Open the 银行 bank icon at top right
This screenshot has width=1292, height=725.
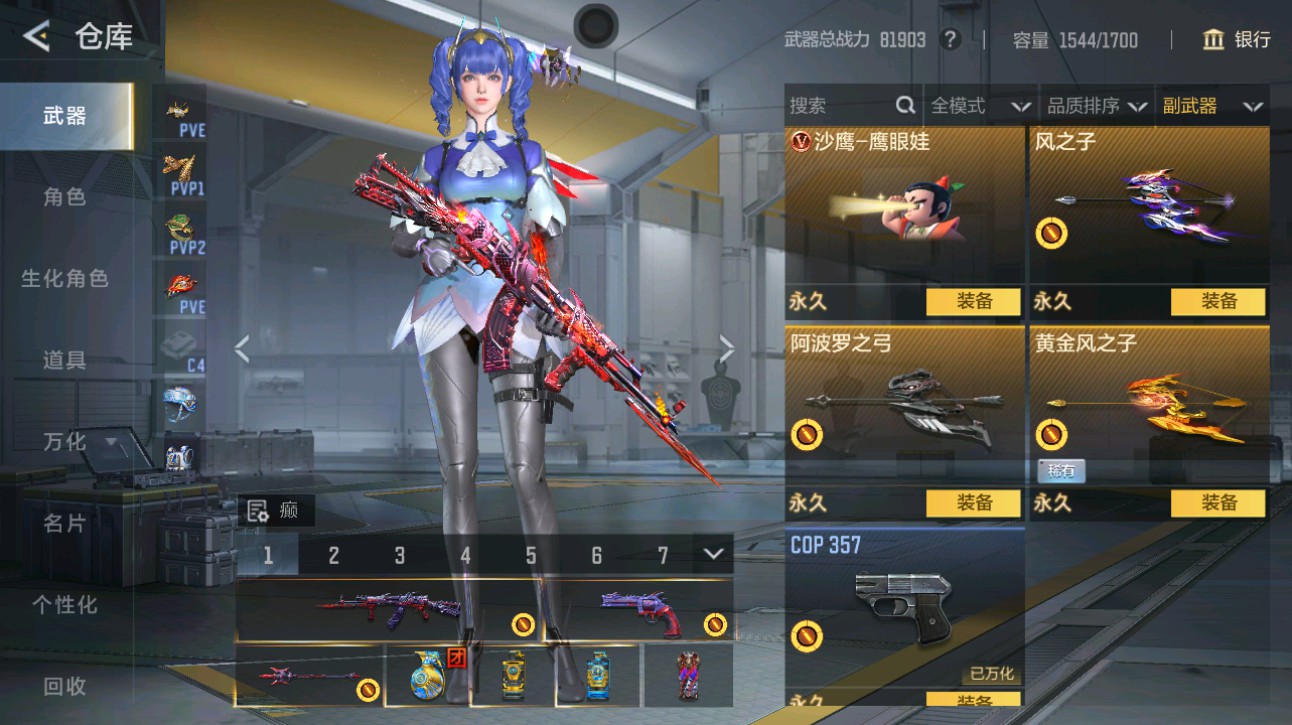point(1213,40)
